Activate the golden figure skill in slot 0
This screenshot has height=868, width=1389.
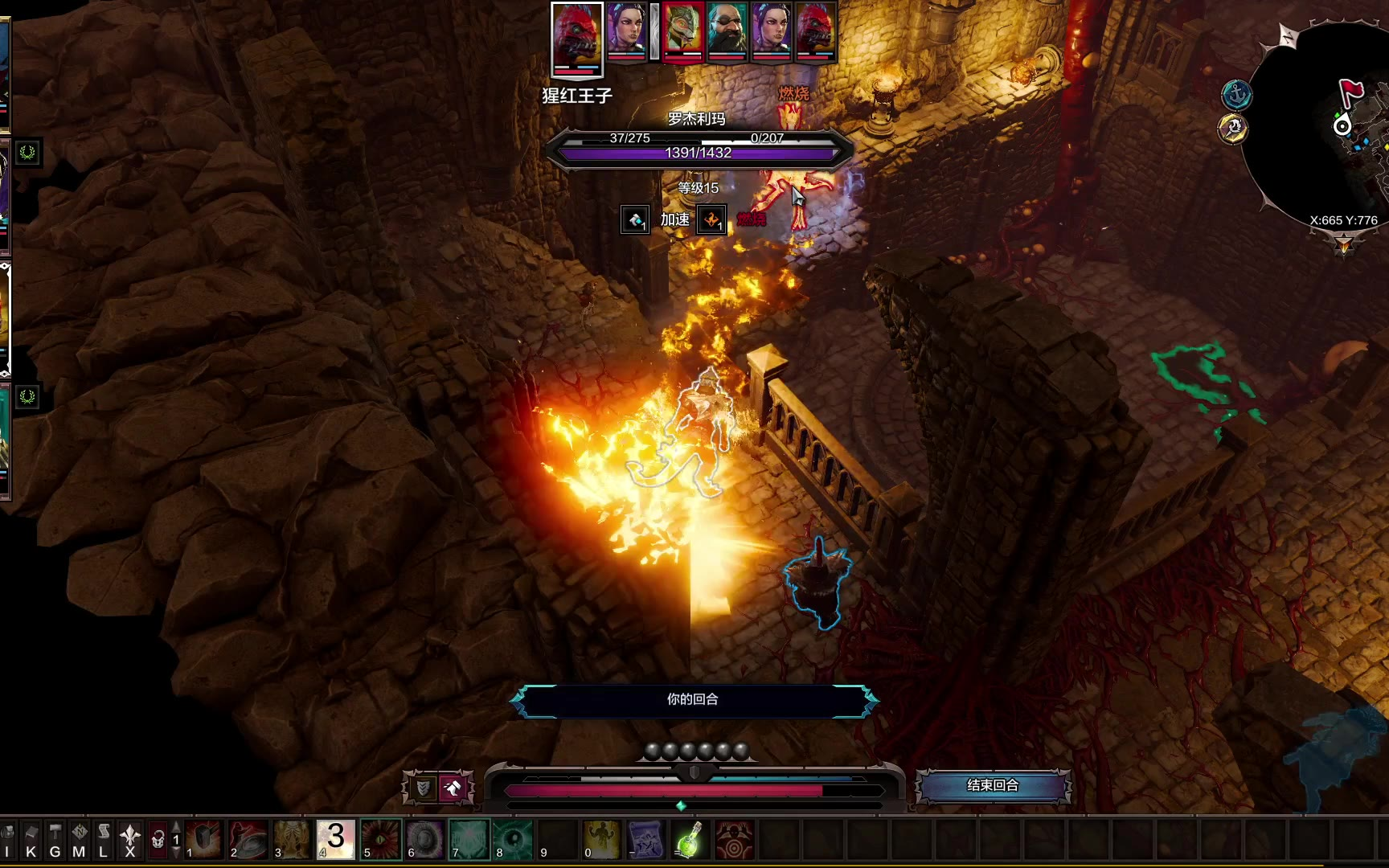(601, 840)
